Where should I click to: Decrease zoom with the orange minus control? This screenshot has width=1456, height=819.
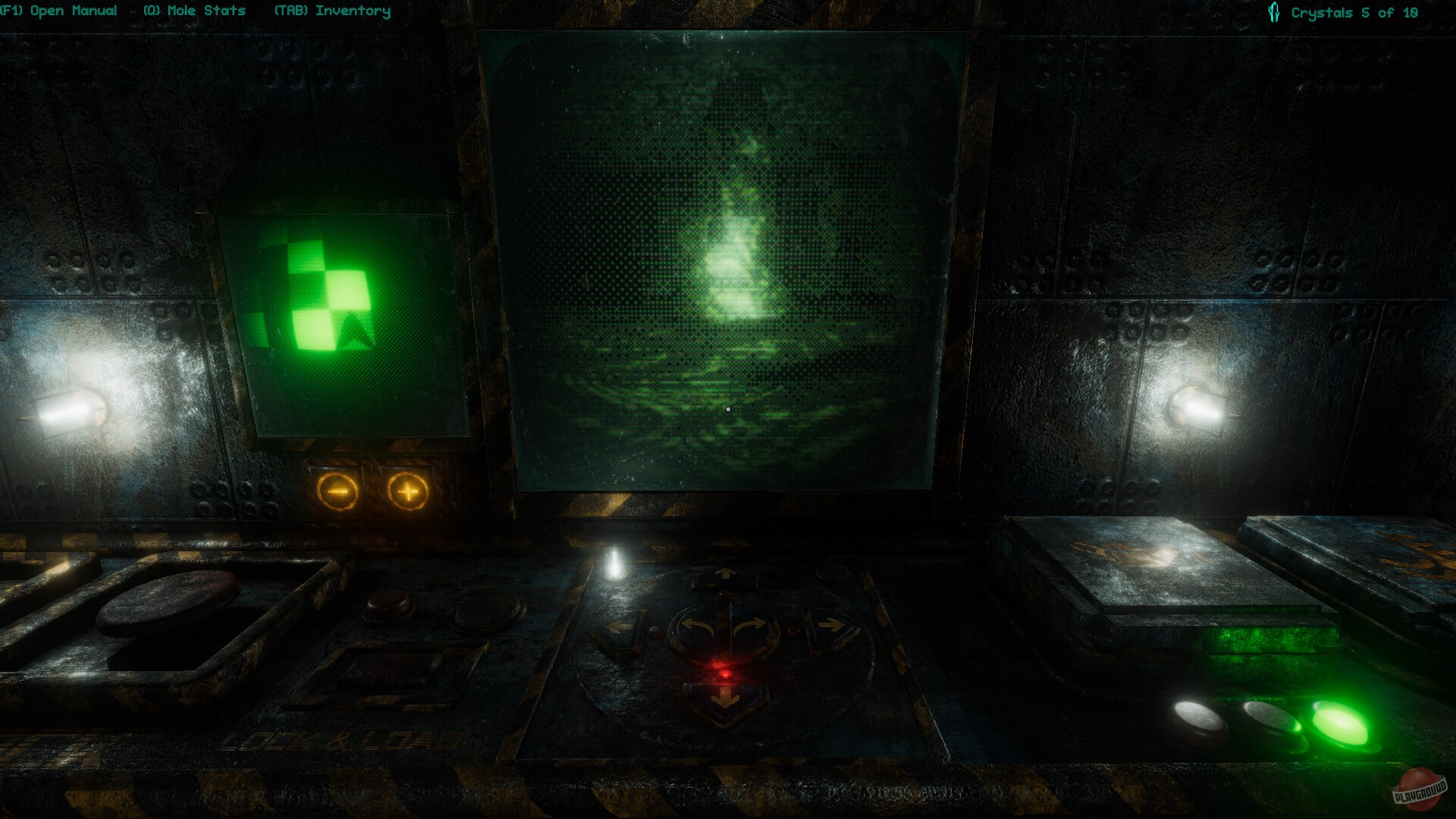tap(336, 489)
